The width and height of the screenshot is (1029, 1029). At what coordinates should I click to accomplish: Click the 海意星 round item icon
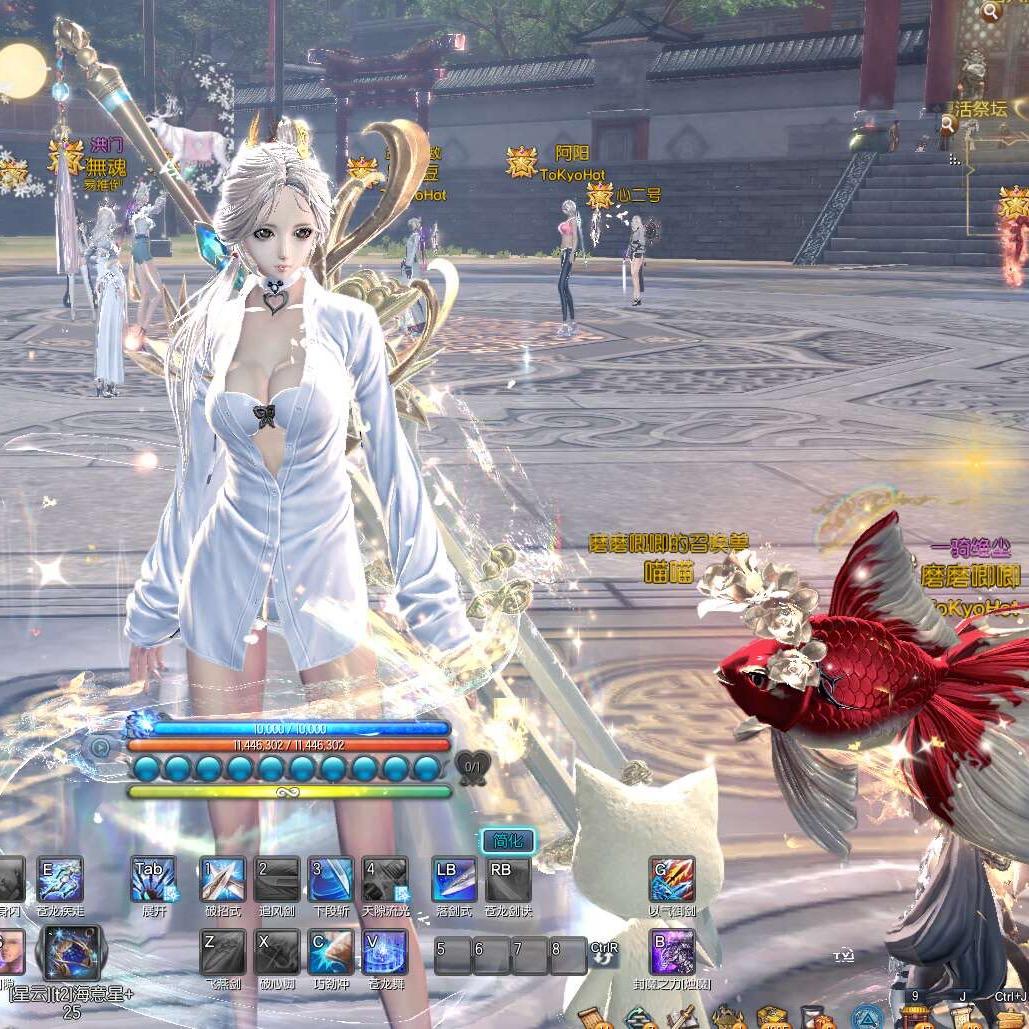click(x=68, y=952)
